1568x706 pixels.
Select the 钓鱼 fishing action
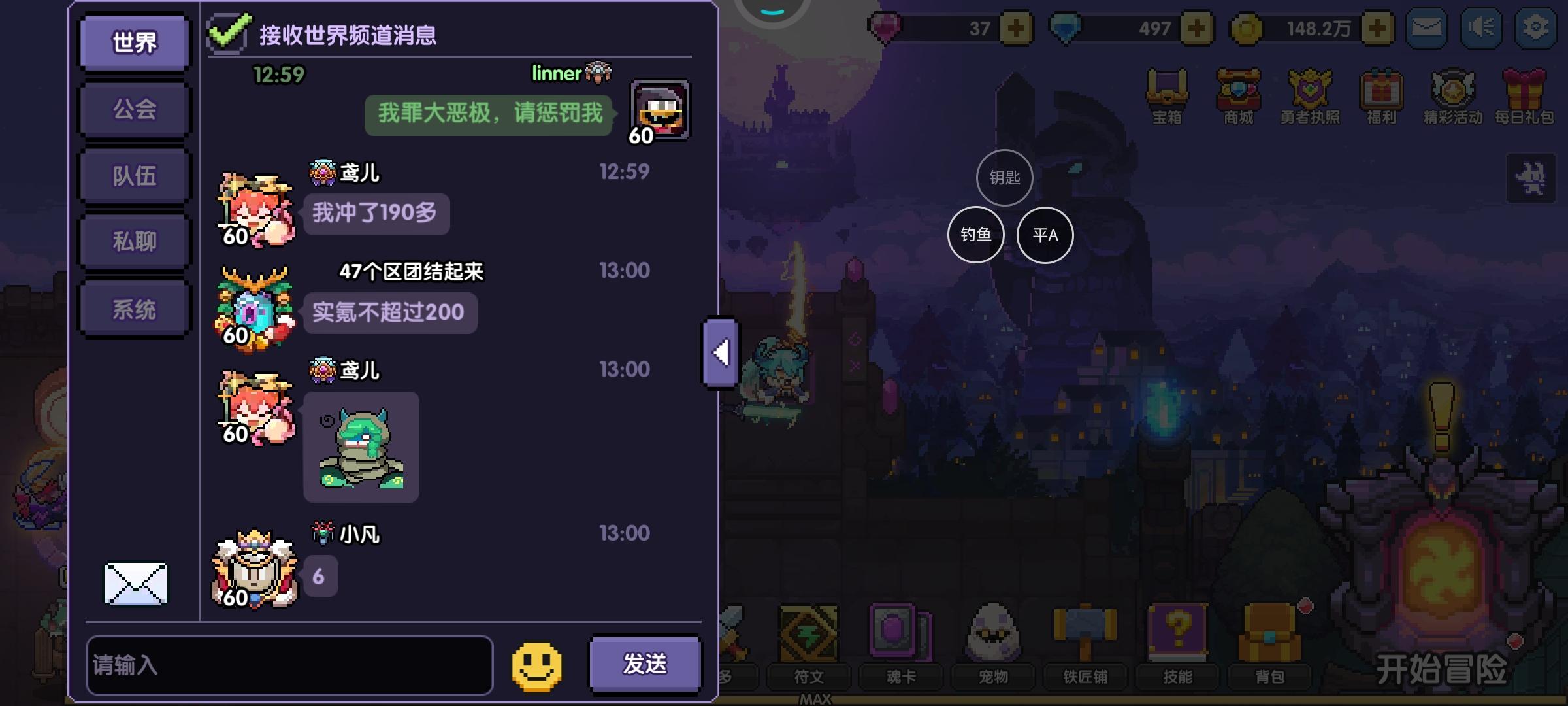click(976, 234)
